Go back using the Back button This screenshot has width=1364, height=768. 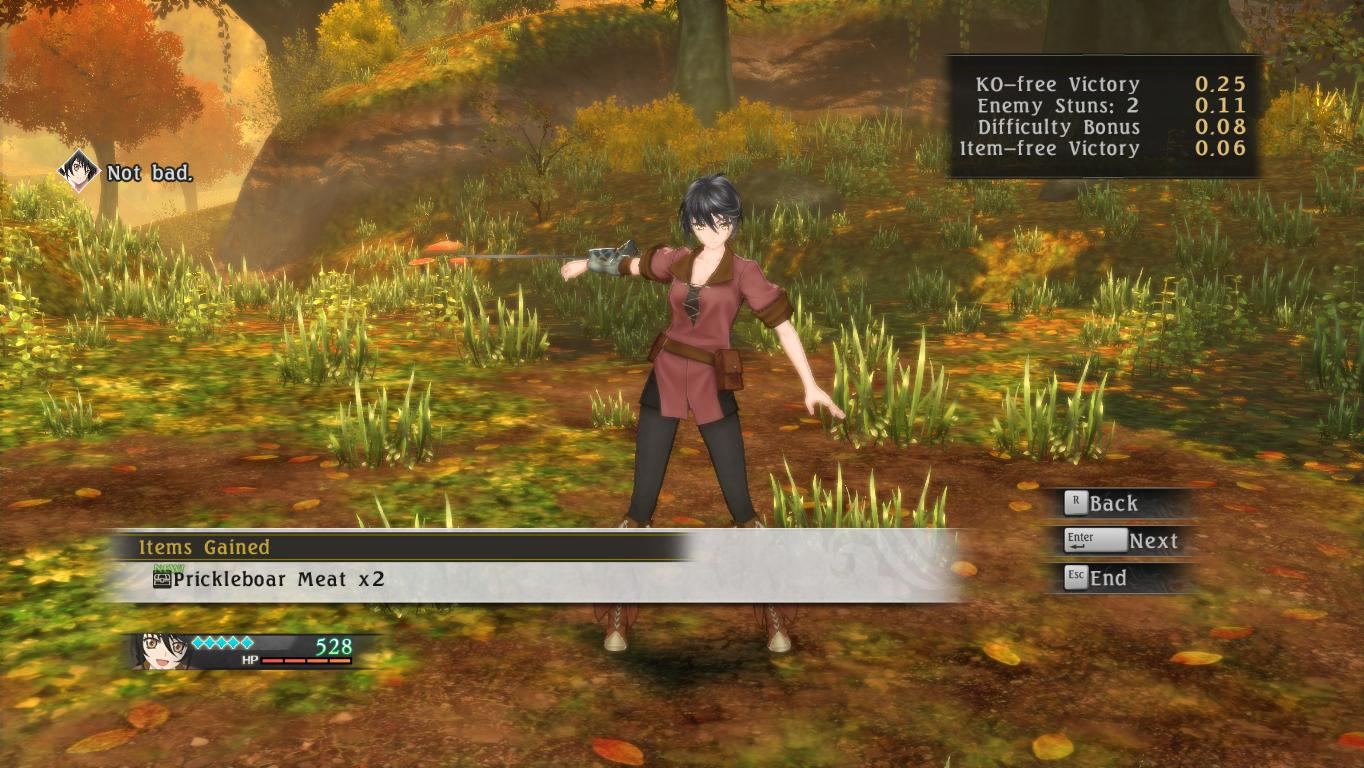point(1102,503)
